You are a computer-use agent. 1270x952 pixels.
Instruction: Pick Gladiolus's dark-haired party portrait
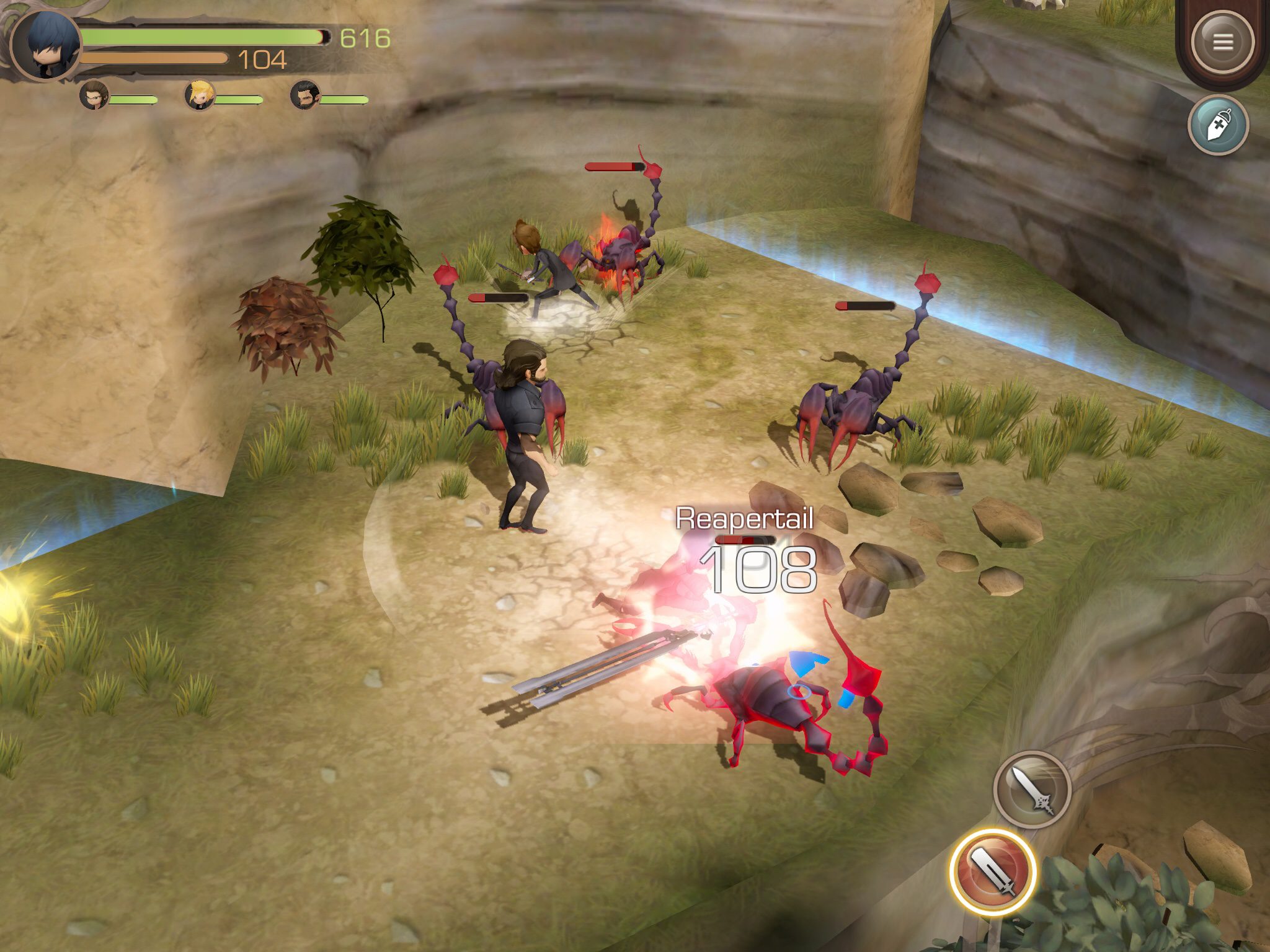[x=304, y=97]
